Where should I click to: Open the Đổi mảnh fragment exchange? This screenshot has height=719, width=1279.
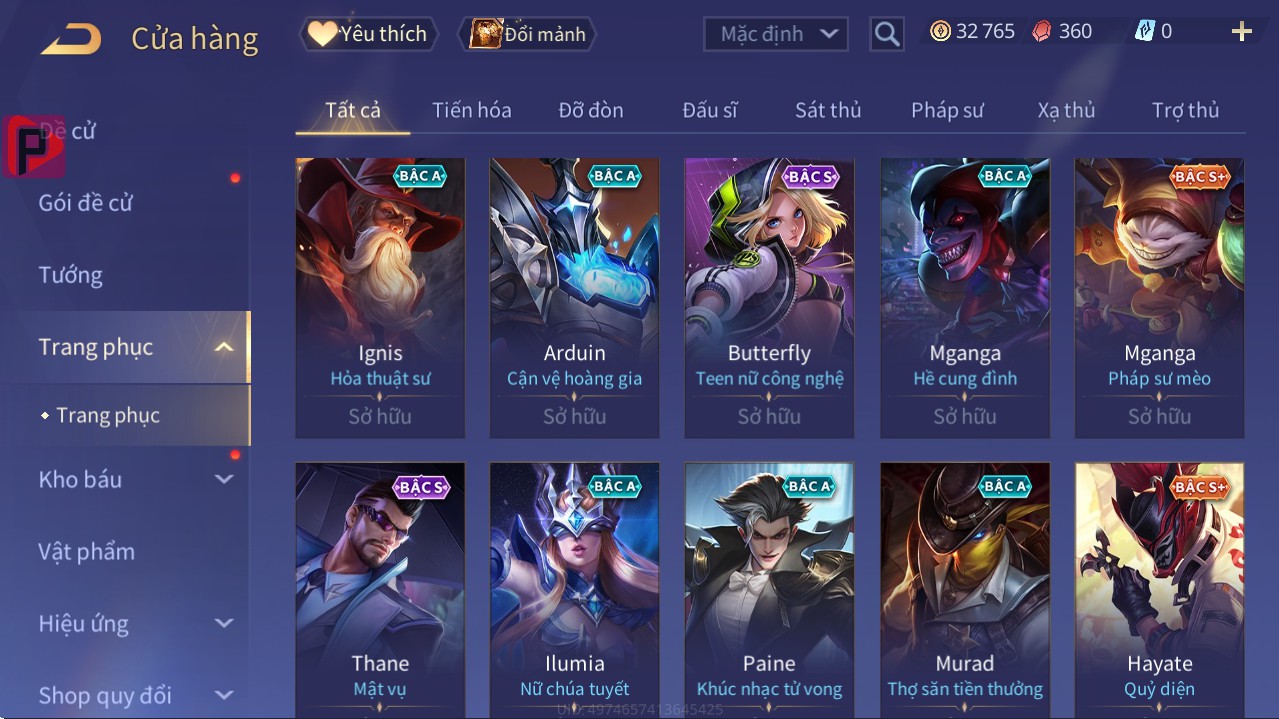tap(527, 34)
